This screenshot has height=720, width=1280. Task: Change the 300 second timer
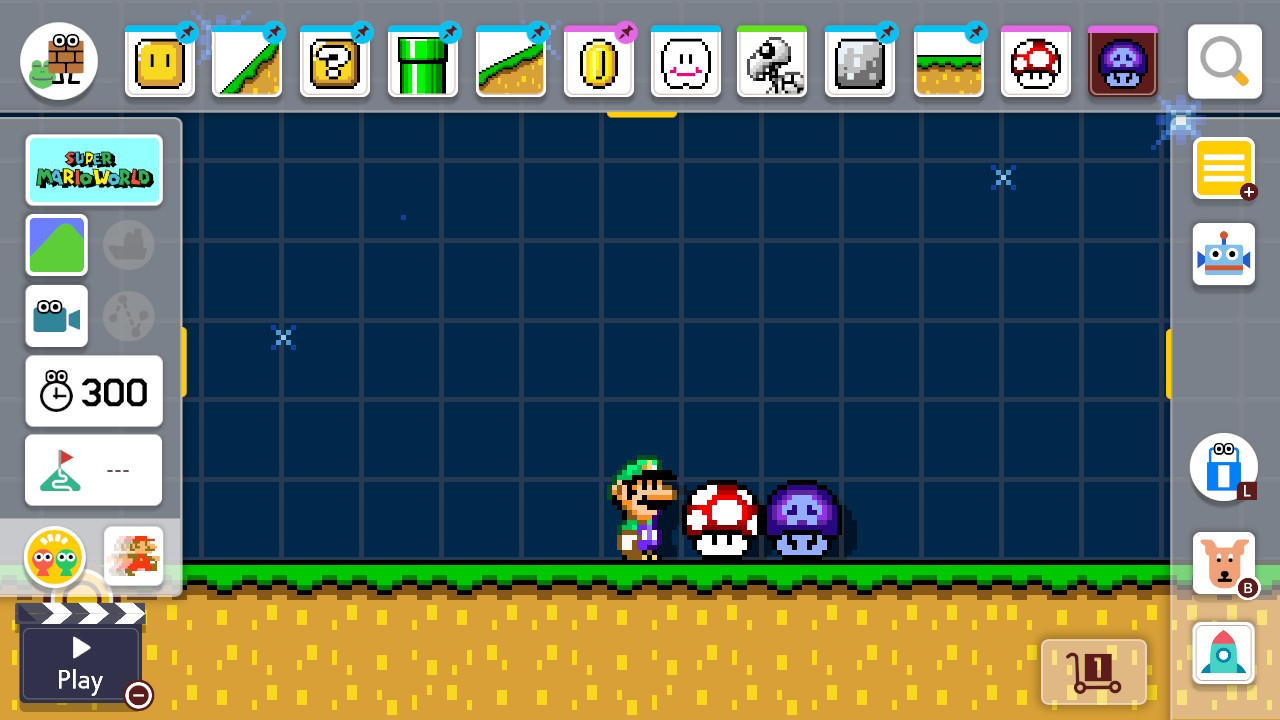coord(93,391)
